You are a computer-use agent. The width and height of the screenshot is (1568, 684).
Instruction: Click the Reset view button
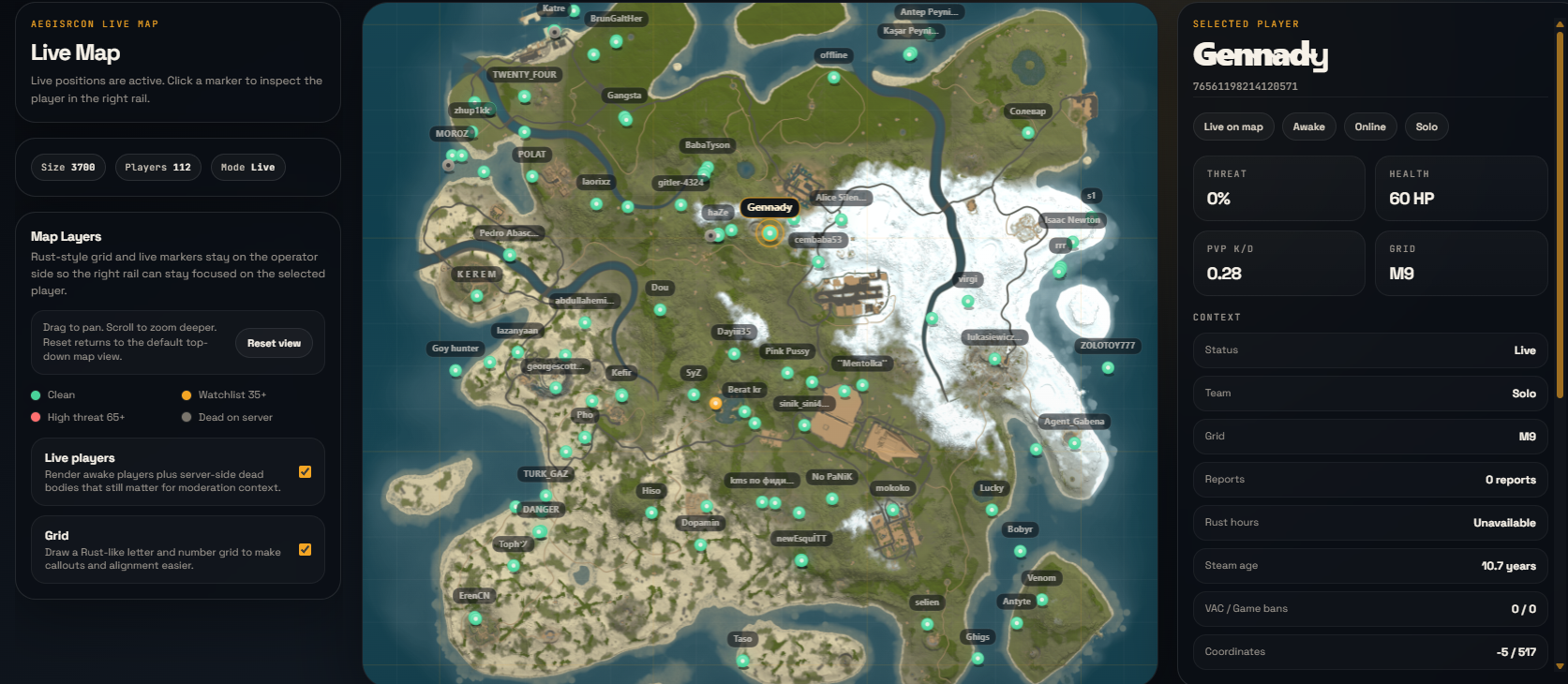(x=274, y=343)
